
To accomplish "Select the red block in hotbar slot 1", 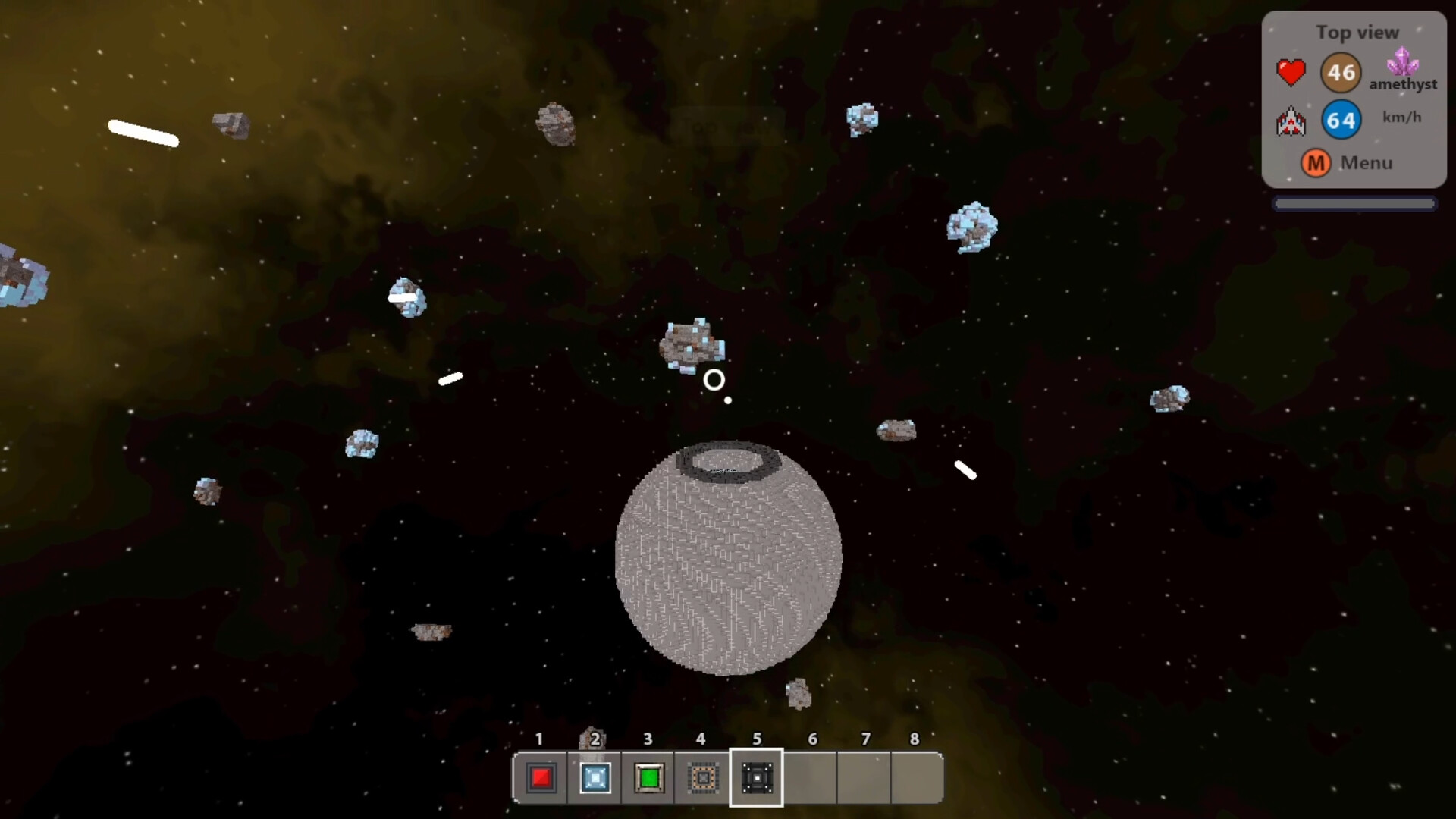I will point(541,778).
